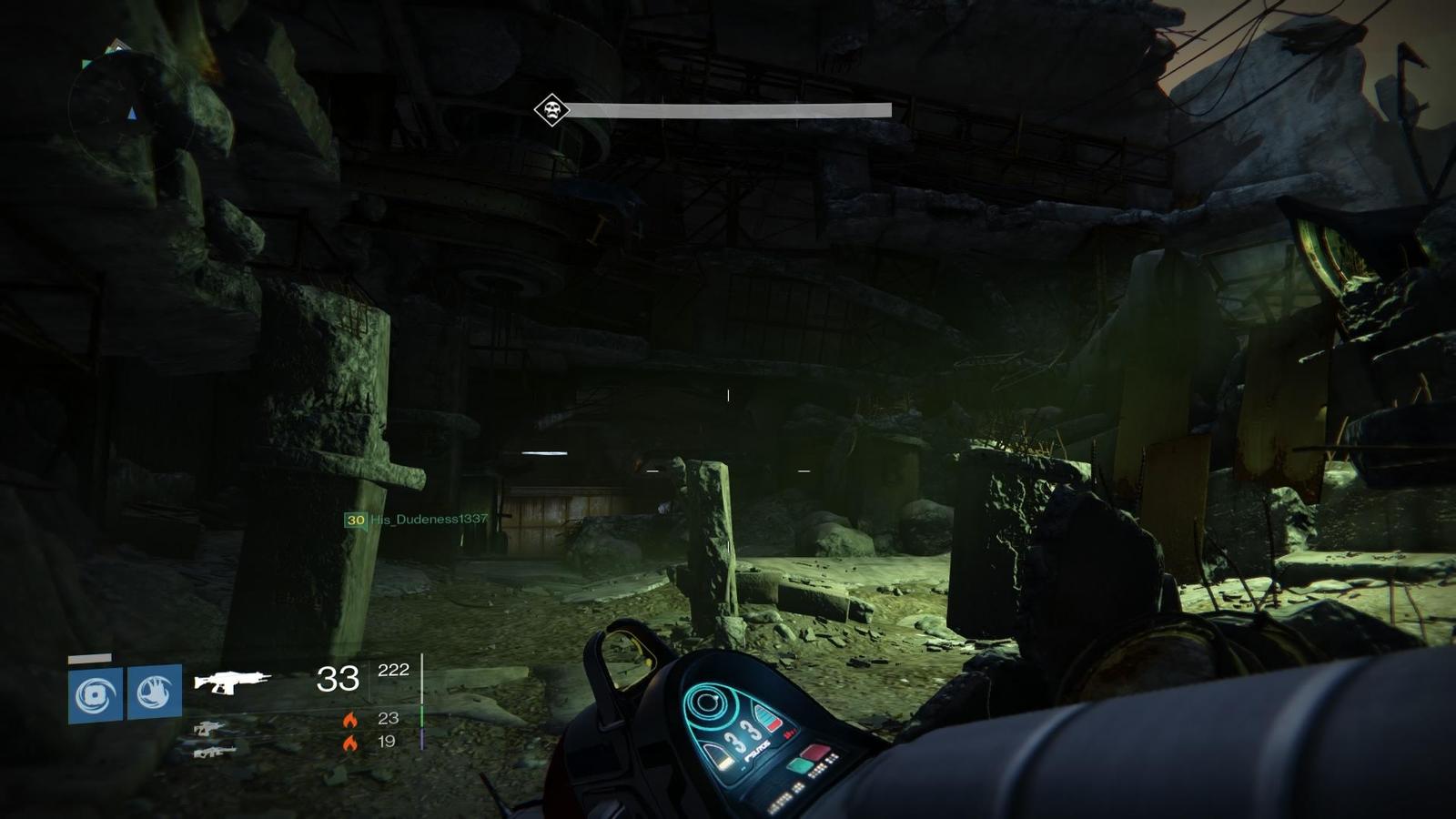Activate the grenade ability icon

coord(96,695)
